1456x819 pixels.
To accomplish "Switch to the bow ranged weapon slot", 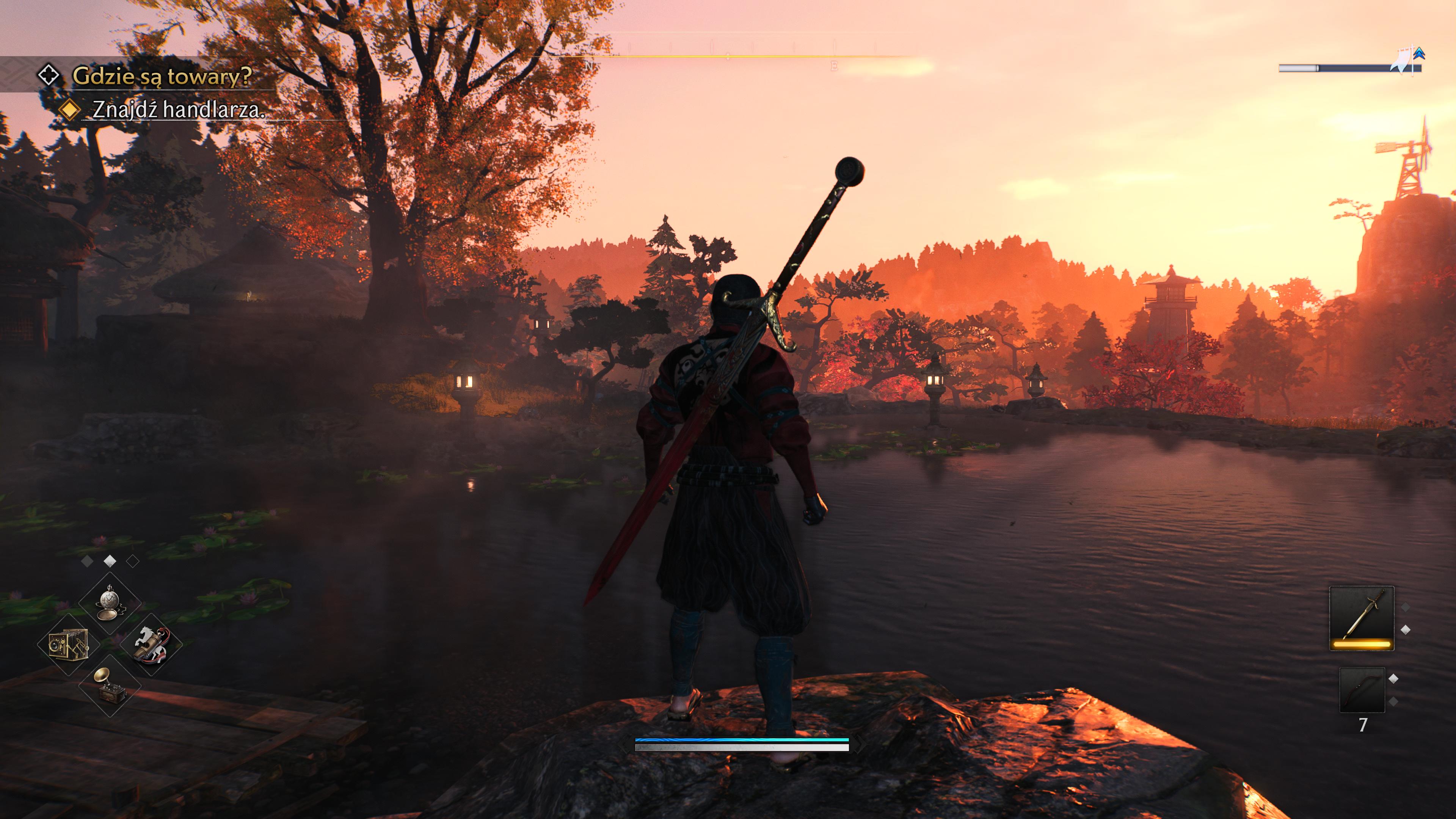I will (x=1362, y=690).
